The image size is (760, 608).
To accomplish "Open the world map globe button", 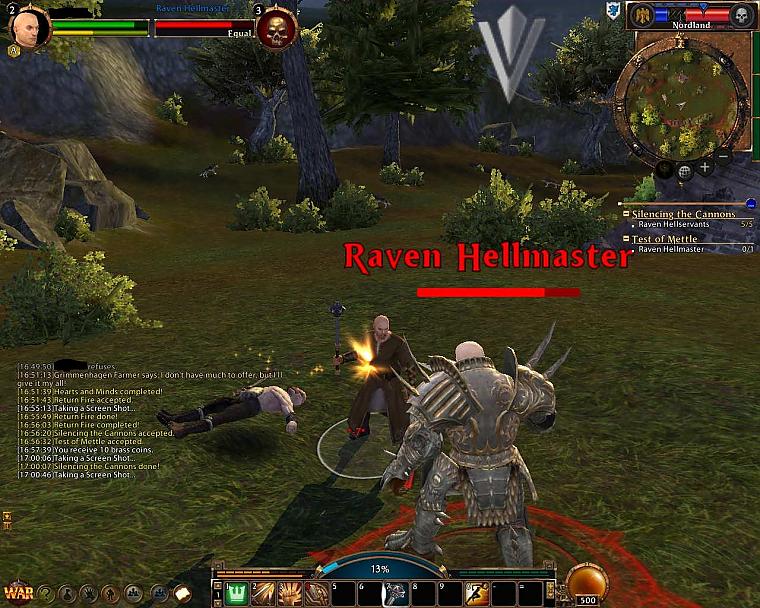I will (685, 171).
